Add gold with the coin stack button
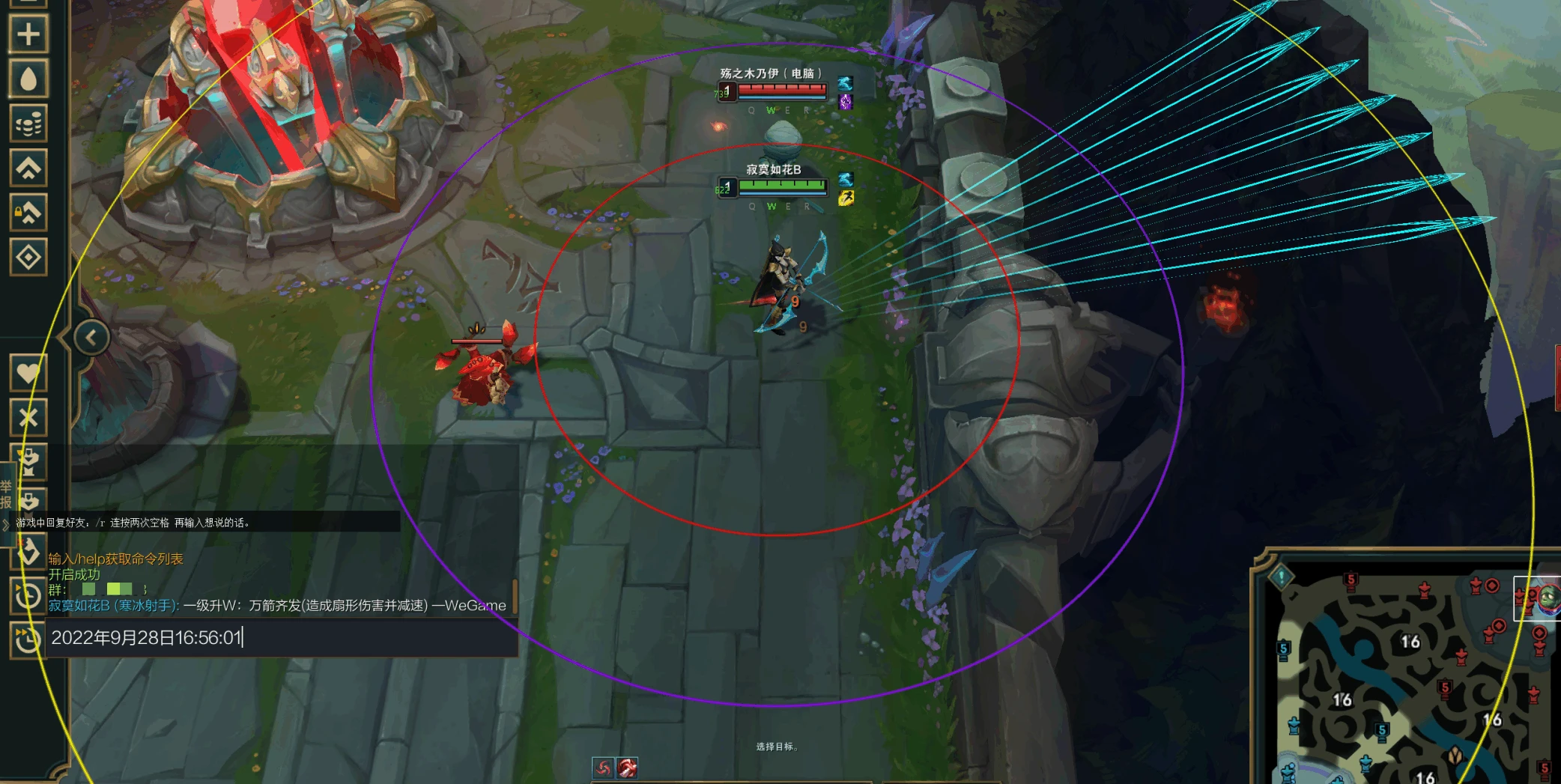This screenshot has height=784, width=1561. (28, 124)
